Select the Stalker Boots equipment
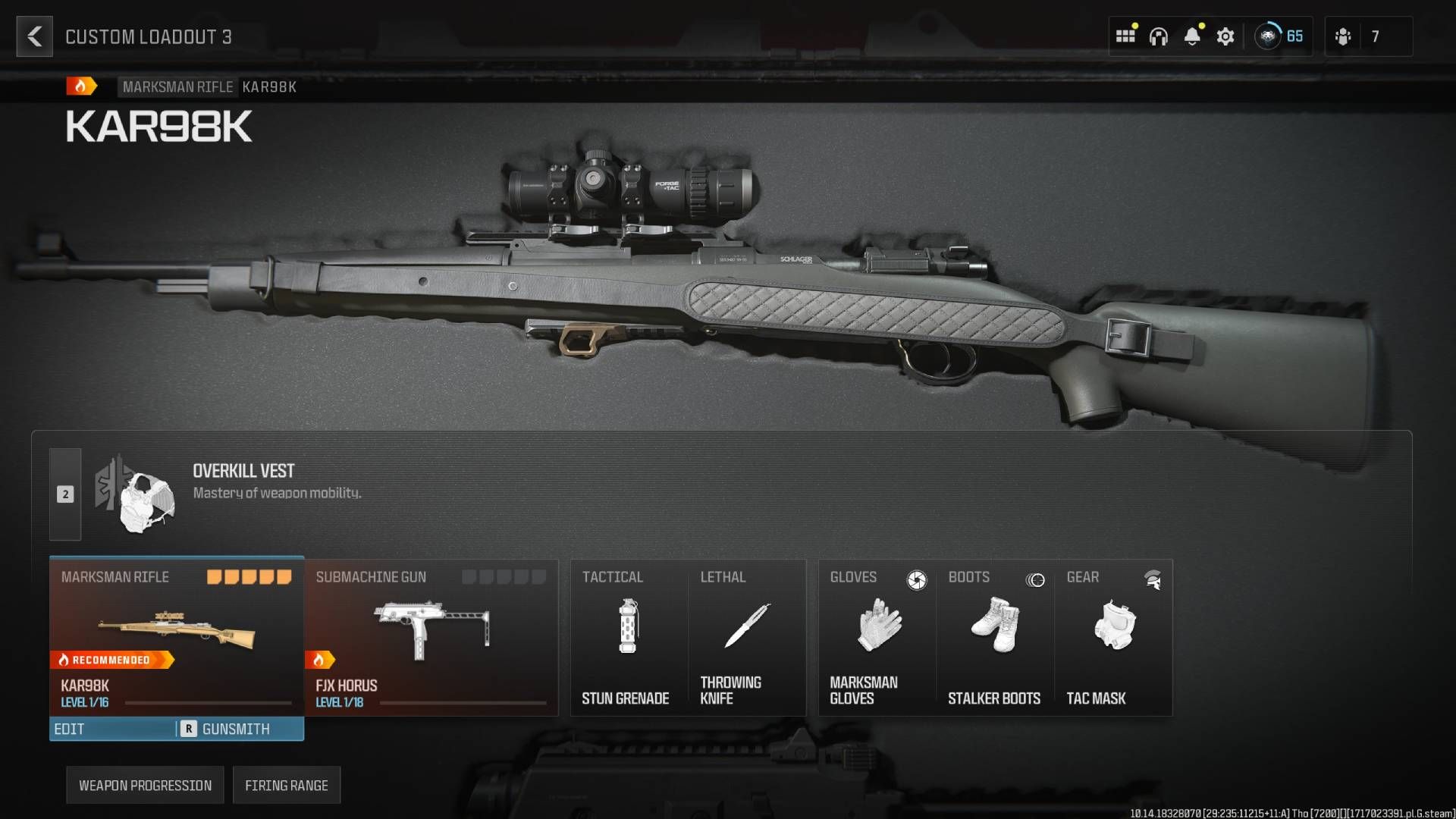Image resolution: width=1456 pixels, height=819 pixels. tap(994, 637)
